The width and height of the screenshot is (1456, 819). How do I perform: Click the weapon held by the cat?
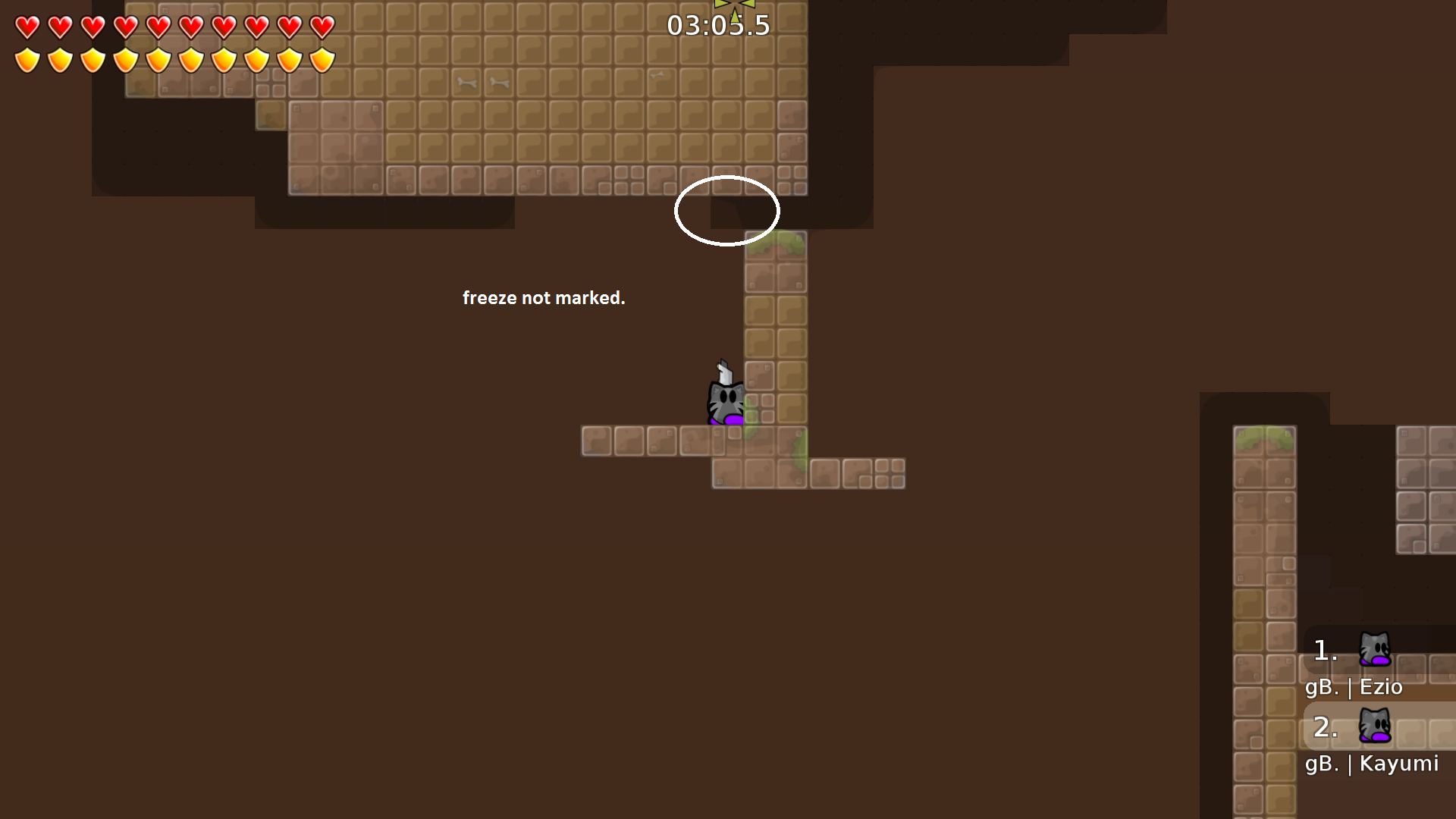click(x=723, y=372)
